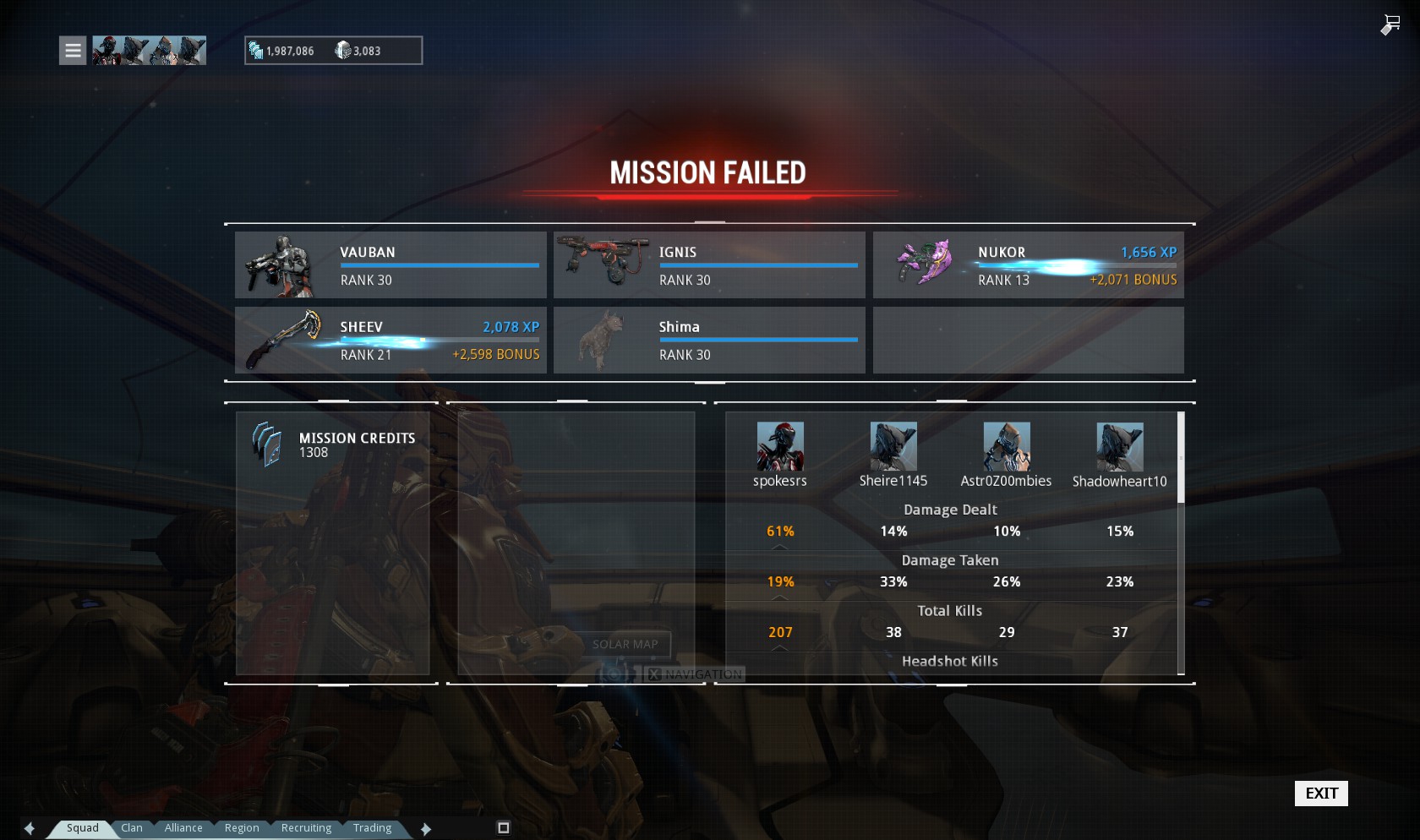Click the right arrow after chat tabs

coord(426,829)
